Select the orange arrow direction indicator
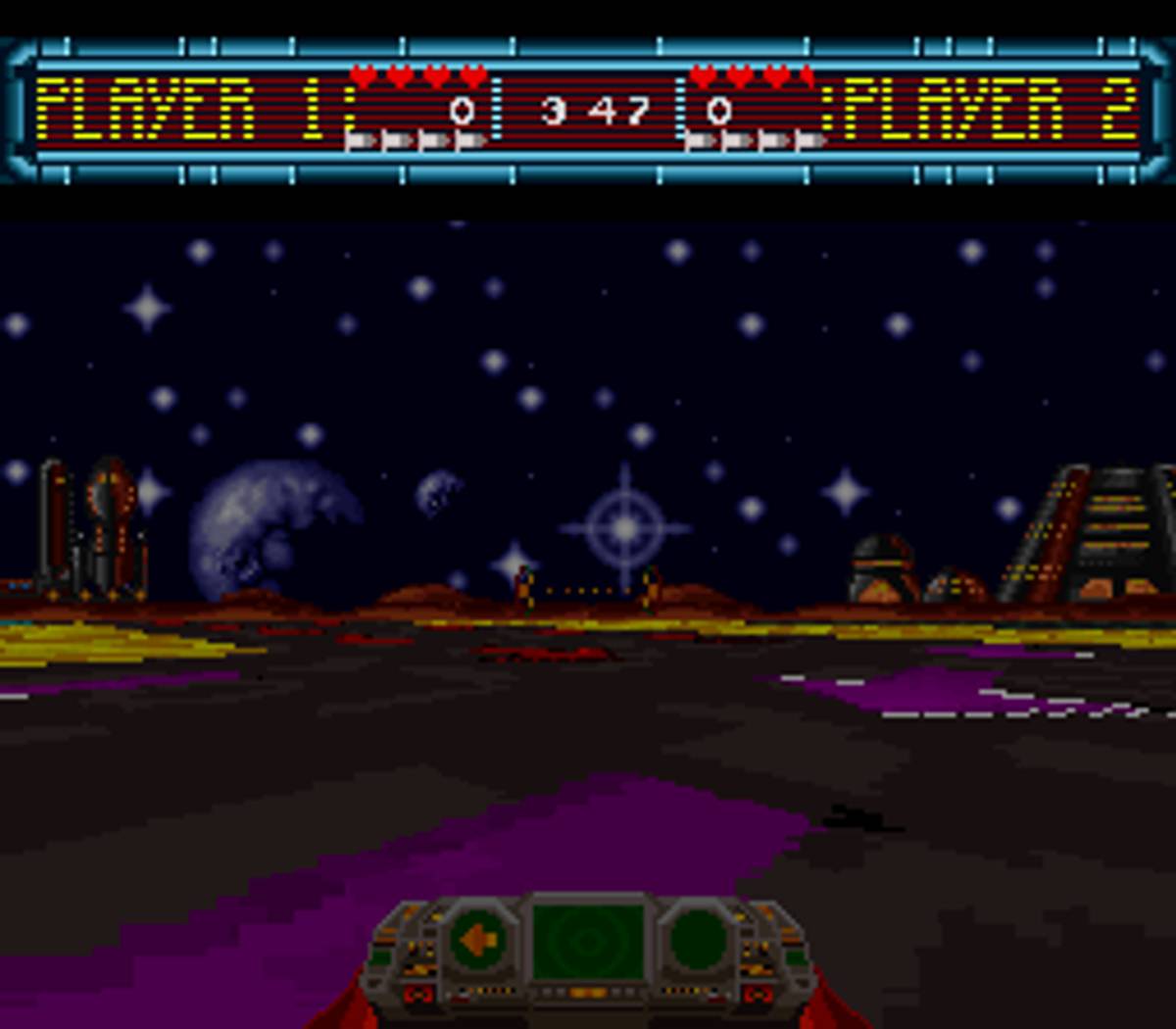The height and width of the screenshot is (1029, 1176). pyautogui.click(x=479, y=941)
